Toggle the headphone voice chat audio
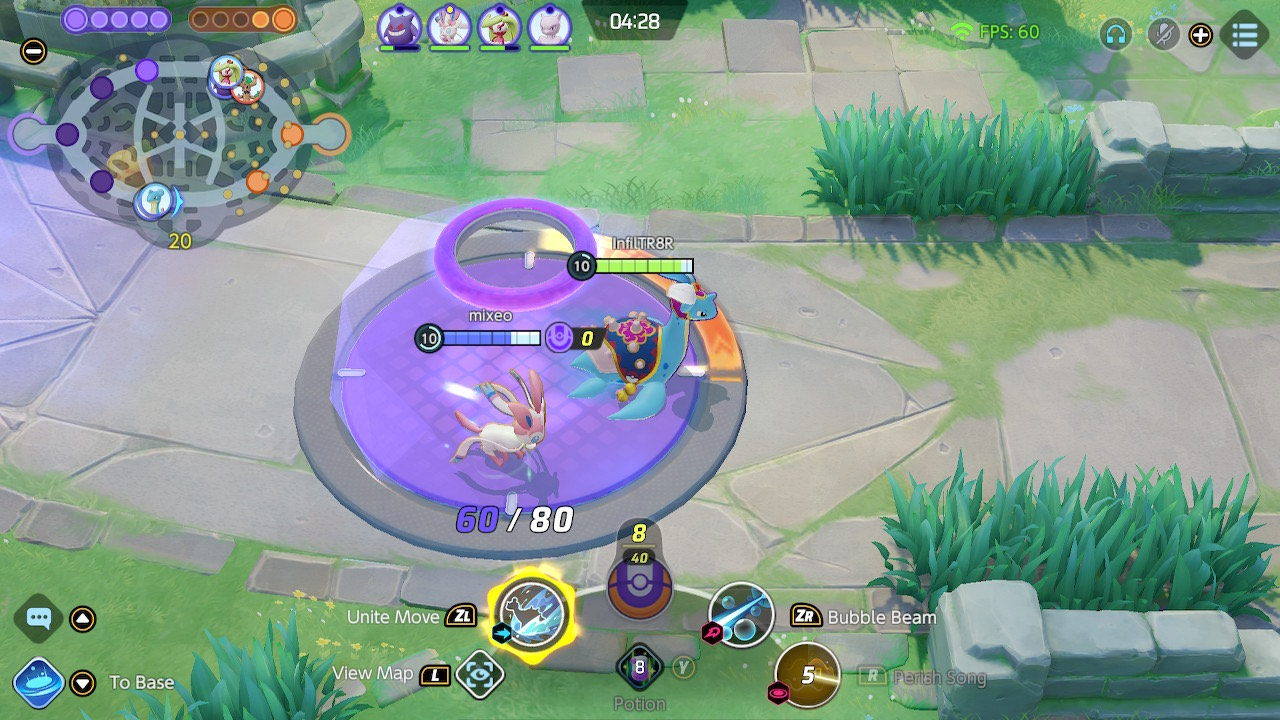 pos(1115,35)
